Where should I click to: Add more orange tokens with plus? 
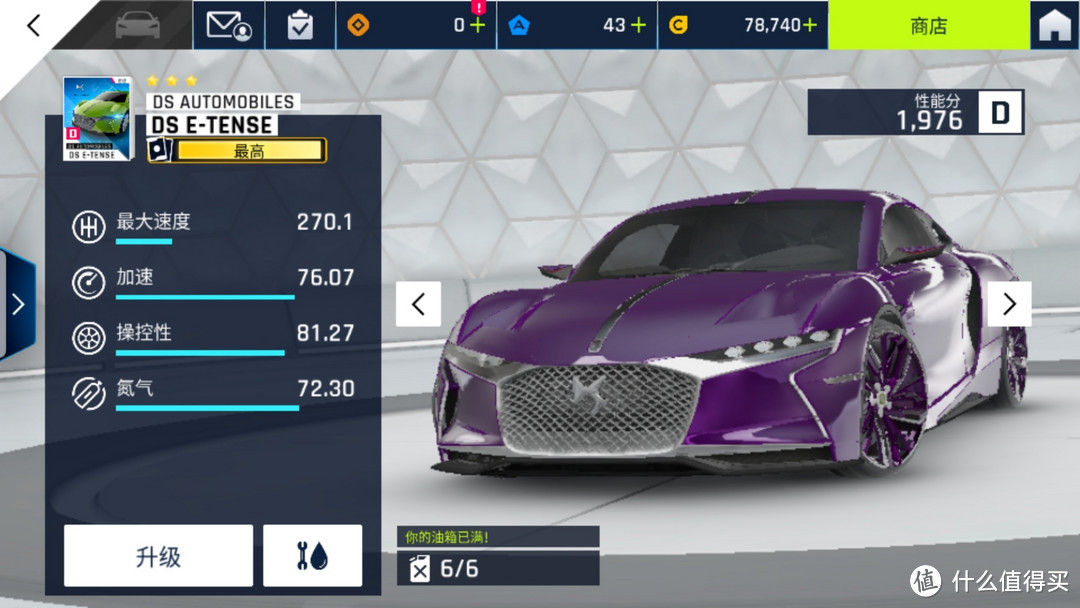click(477, 25)
